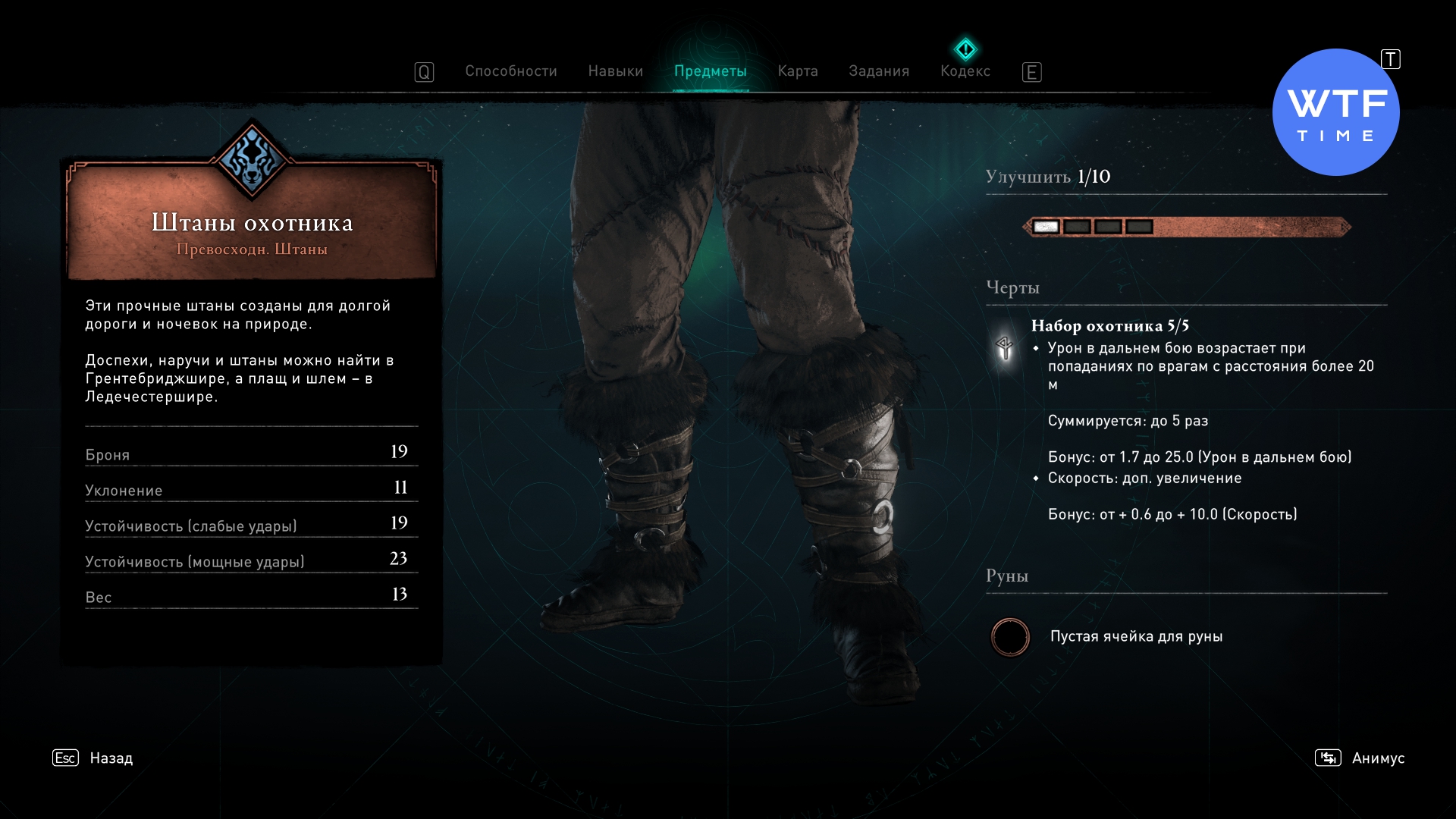Show the Задания tab
The image size is (1456, 819).
[x=878, y=71]
